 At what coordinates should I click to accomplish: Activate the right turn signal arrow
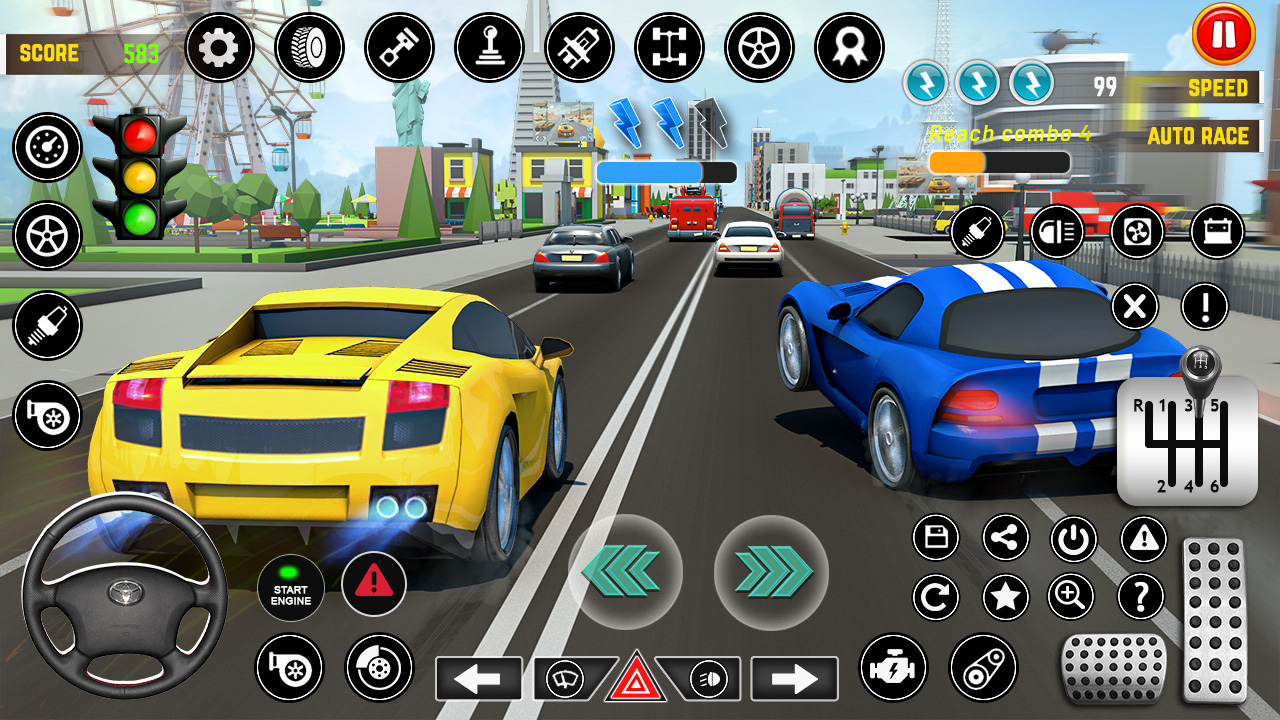pos(794,679)
